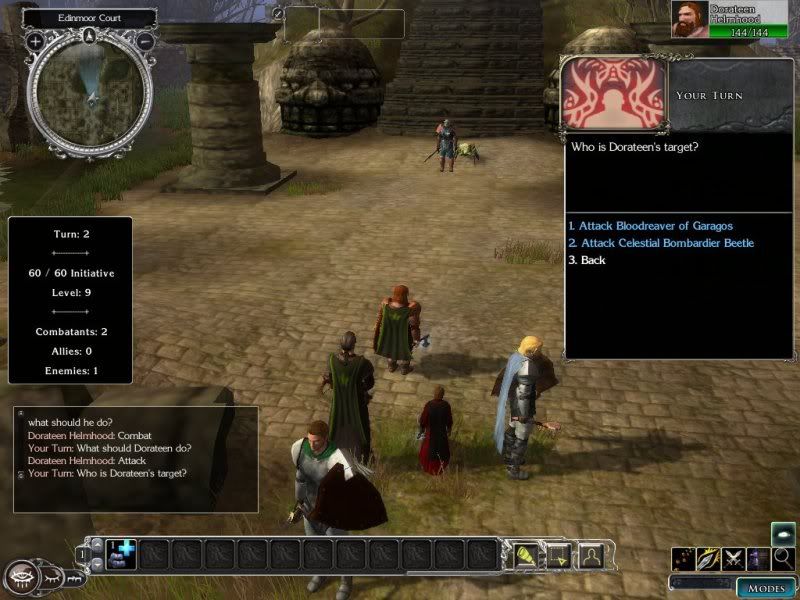This screenshot has height=600, width=800.
Task: Open the character silhouette button
Action: tap(591, 554)
